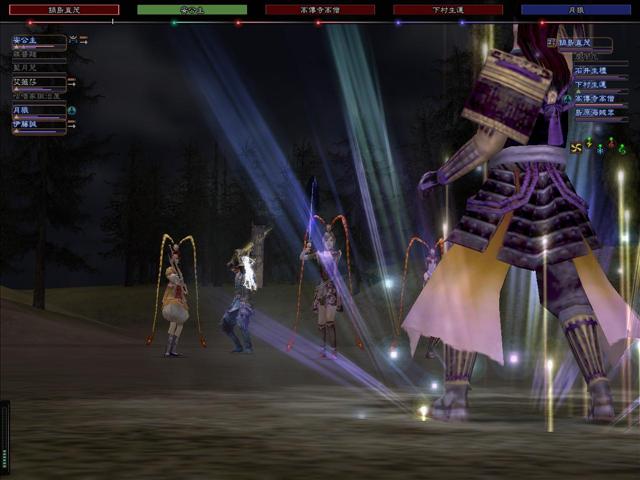Viewport: 640px width, 480px height.
Task: Click the blue 月狼 turn-order bar
Action: [575, 10]
